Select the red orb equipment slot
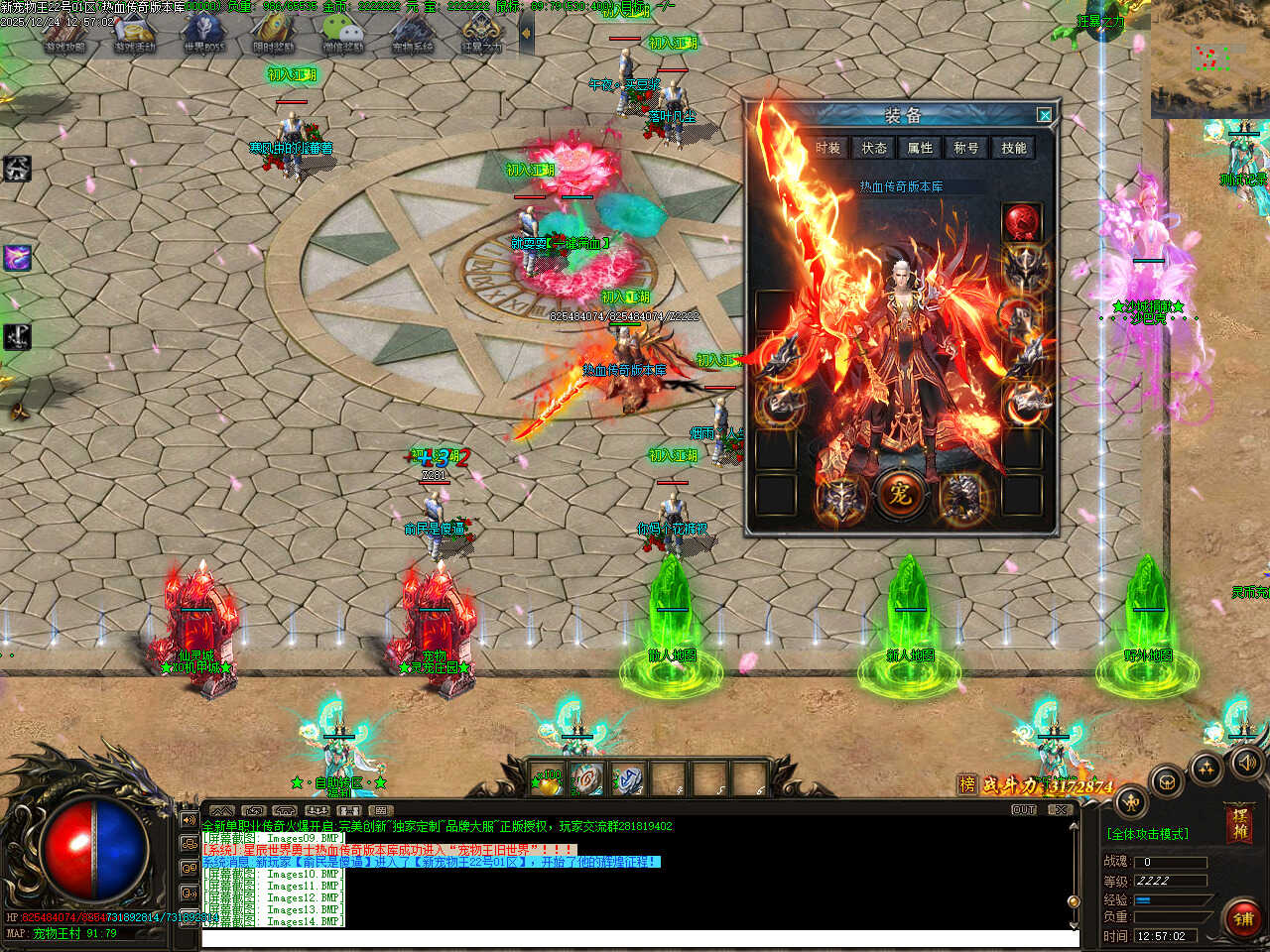This screenshot has height=952, width=1270. point(1022,221)
